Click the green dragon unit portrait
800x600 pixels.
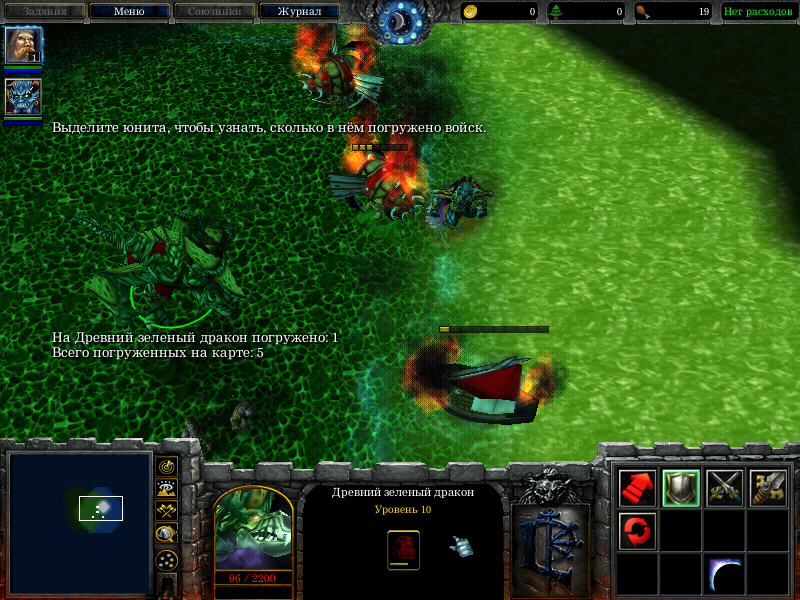(x=253, y=528)
